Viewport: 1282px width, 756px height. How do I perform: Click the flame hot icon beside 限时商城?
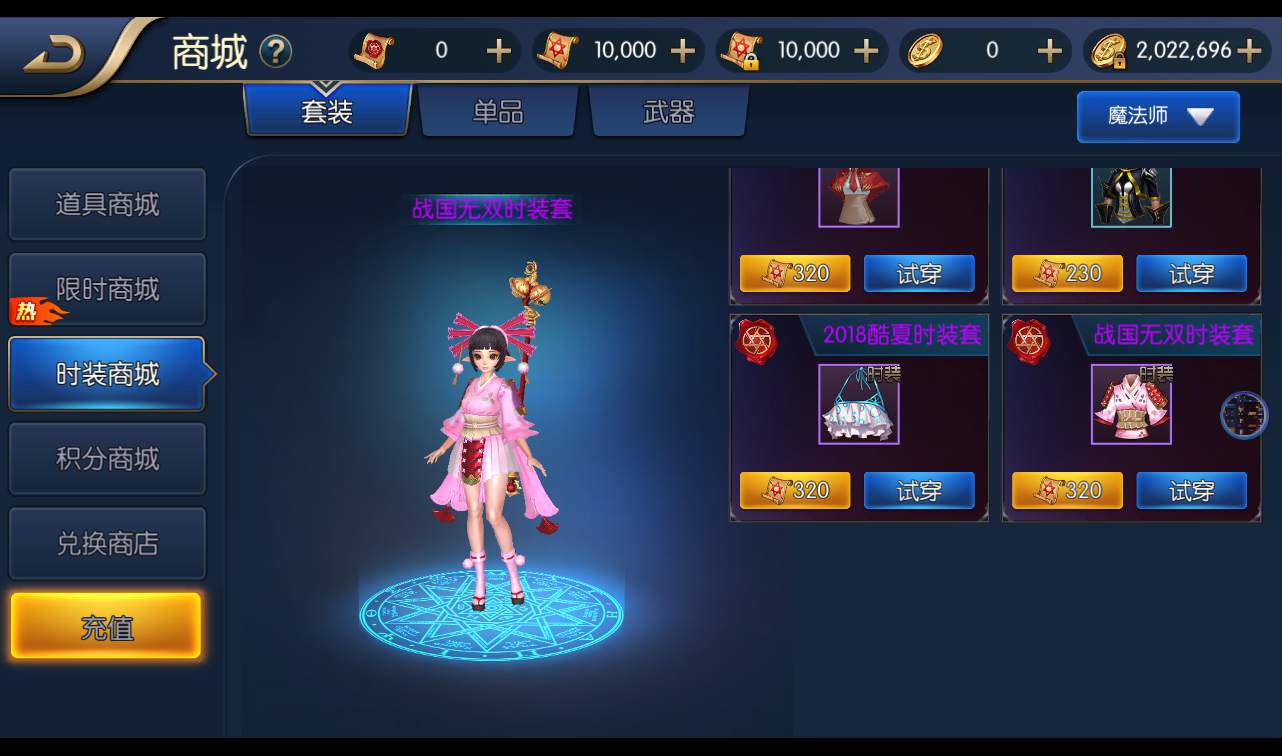click(39, 313)
